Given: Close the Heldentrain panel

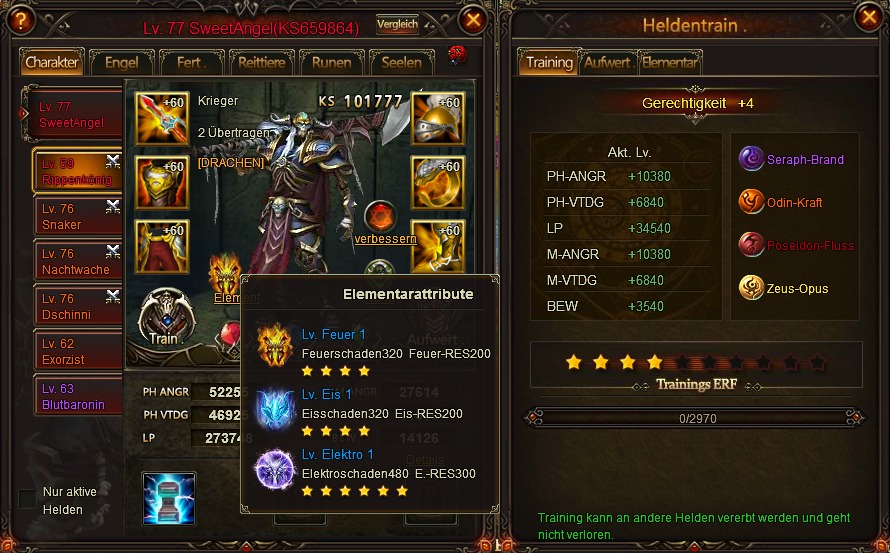Looking at the screenshot, I should pyautogui.click(x=865, y=19).
